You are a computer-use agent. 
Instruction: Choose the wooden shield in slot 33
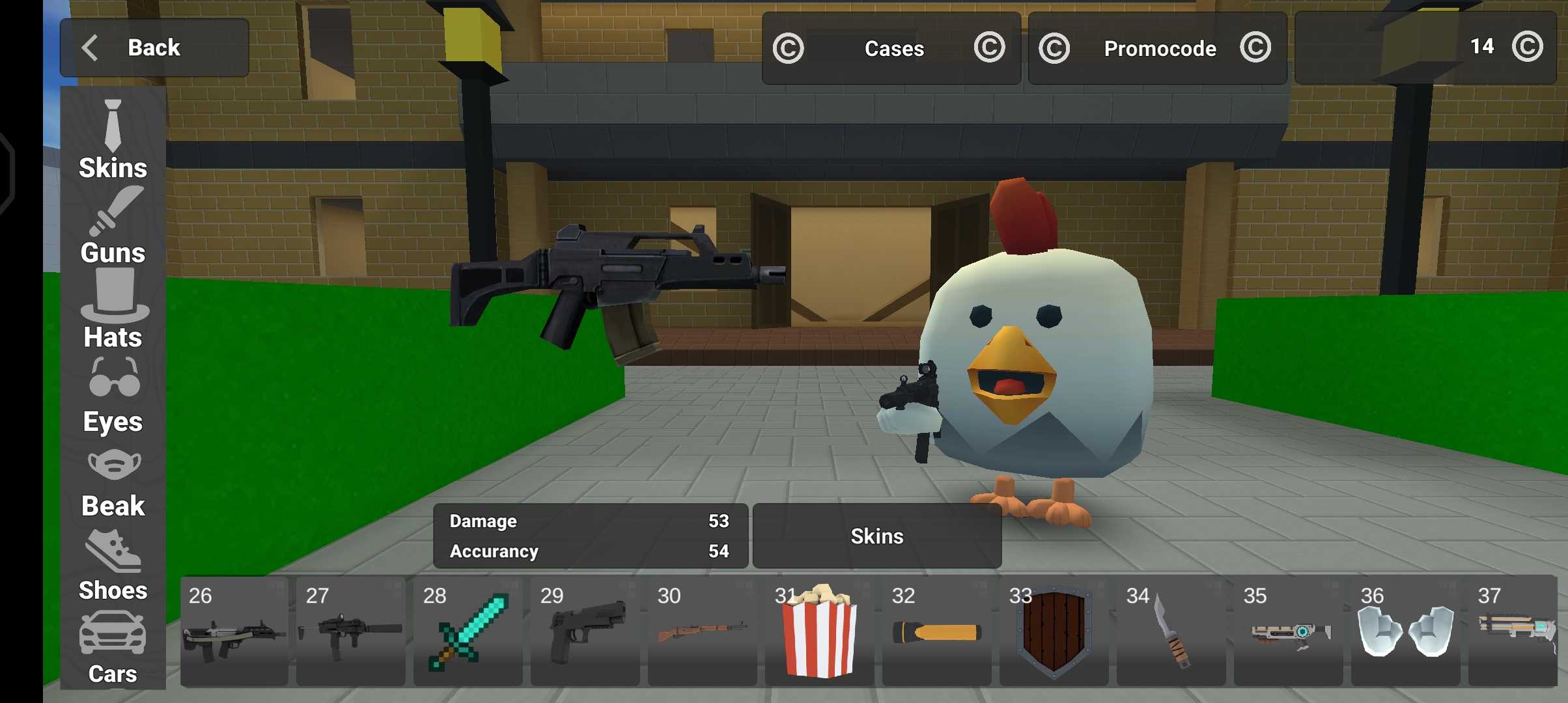pyautogui.click(x=1054, y=631)
